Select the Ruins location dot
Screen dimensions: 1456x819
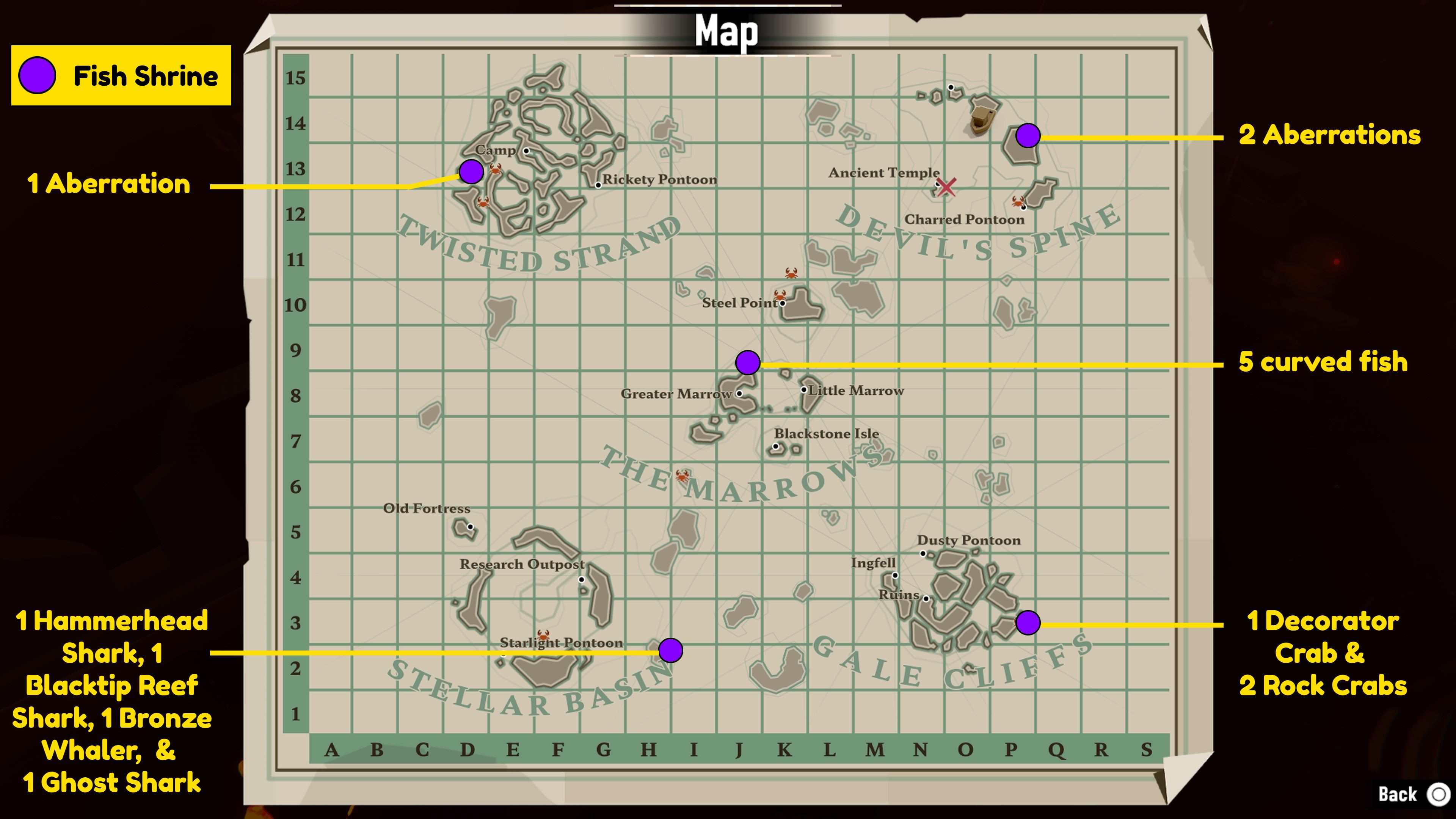click(926, 598)
